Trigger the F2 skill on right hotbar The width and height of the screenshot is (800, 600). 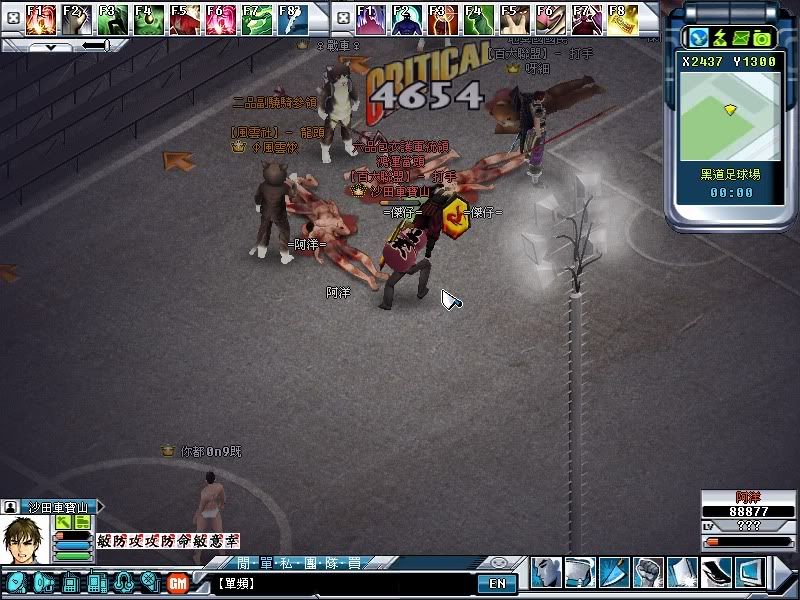[406, 19]
